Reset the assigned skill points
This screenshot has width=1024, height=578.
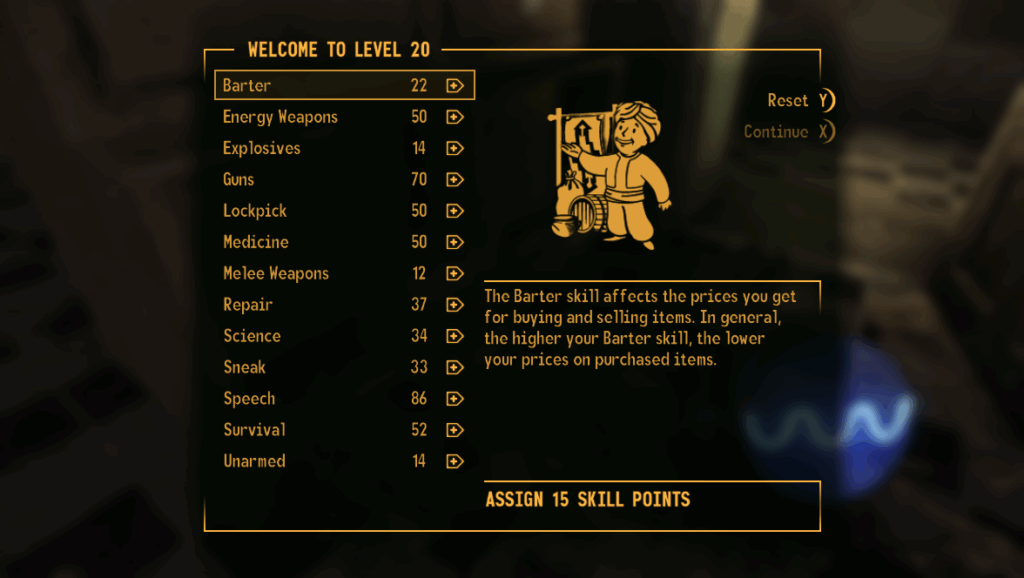[800, 100]
